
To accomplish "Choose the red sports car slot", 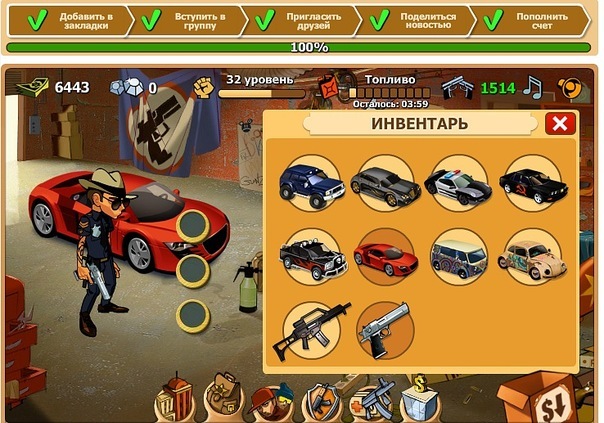I will pos(383,255).
